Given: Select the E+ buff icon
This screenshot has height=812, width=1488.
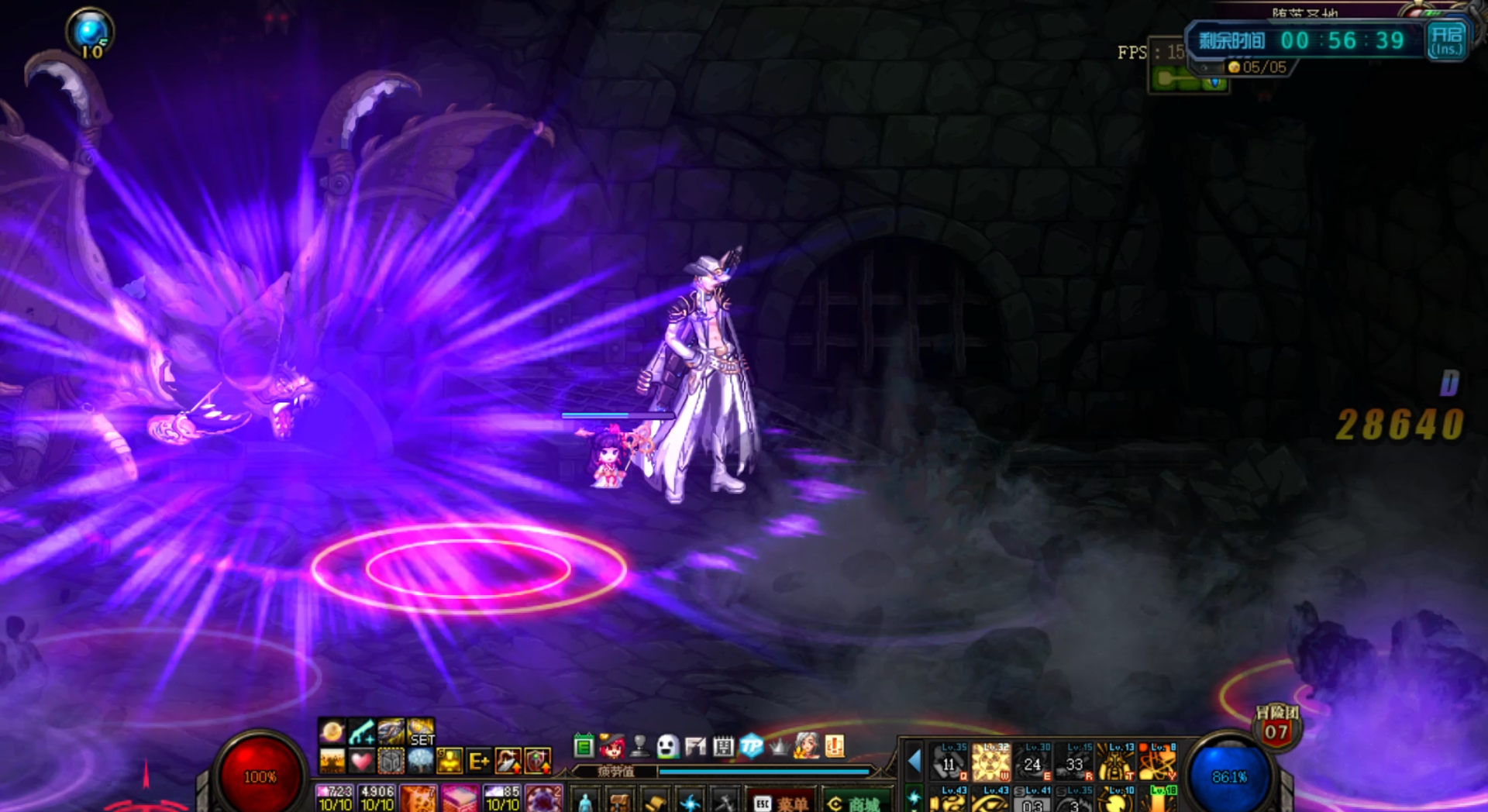Looking at the screenshot, I should pos(479,761).
